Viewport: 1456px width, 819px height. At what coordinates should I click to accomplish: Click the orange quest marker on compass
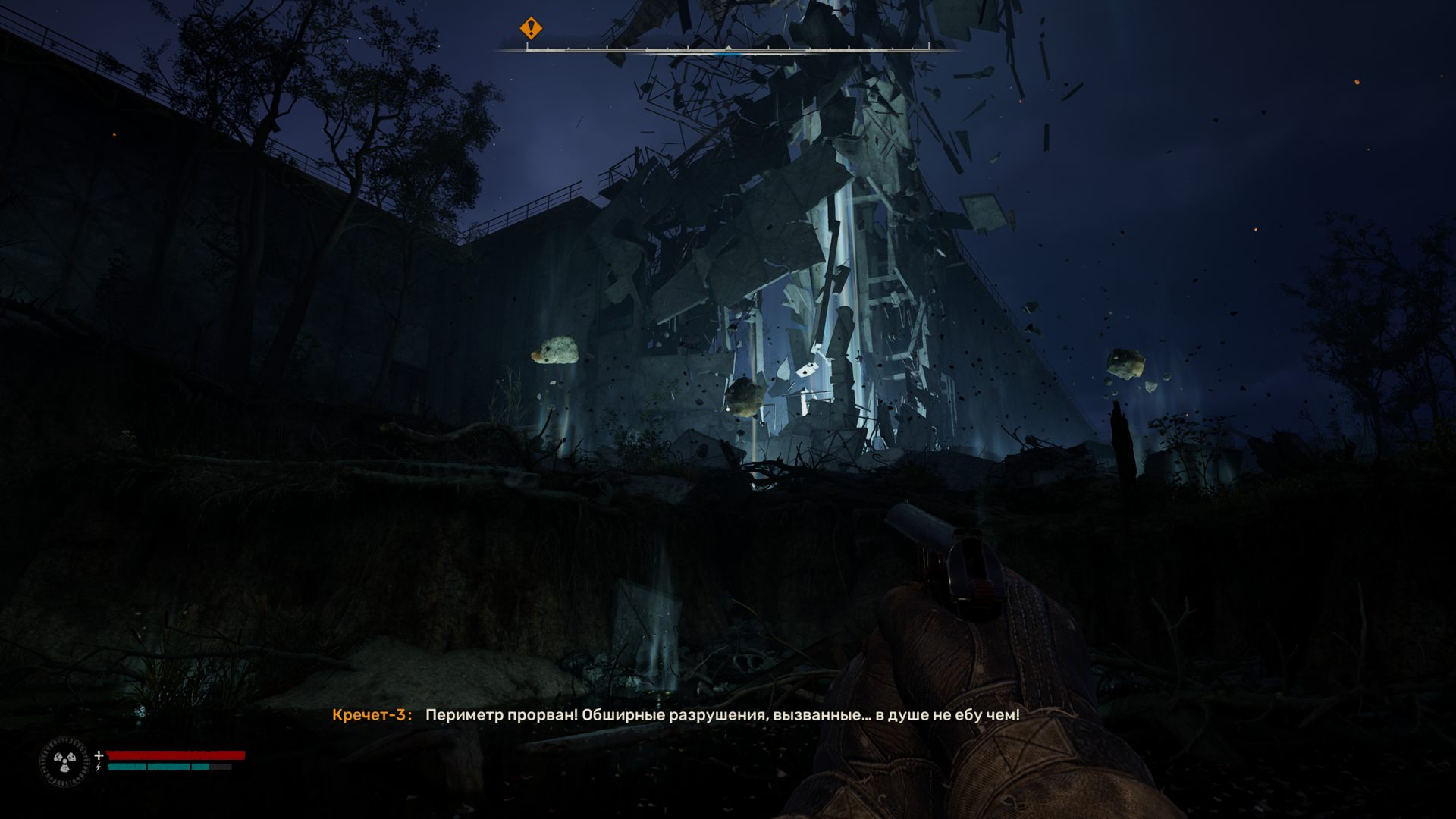(x=531, y=29)
